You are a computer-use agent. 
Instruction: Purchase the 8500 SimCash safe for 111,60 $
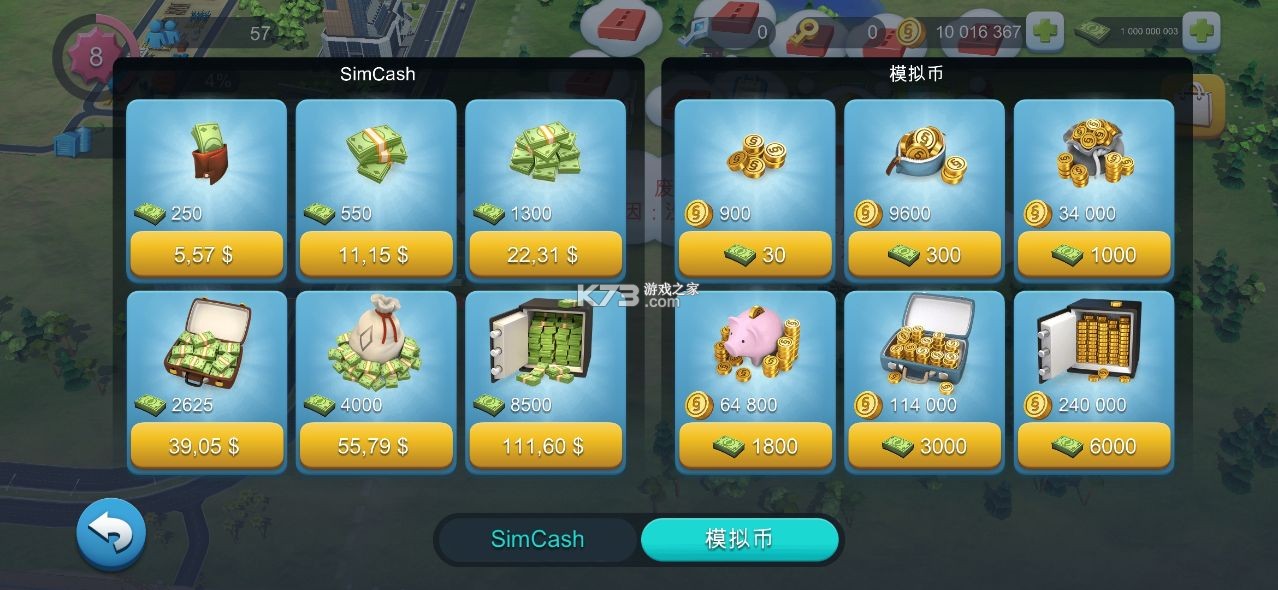point(545,447)
